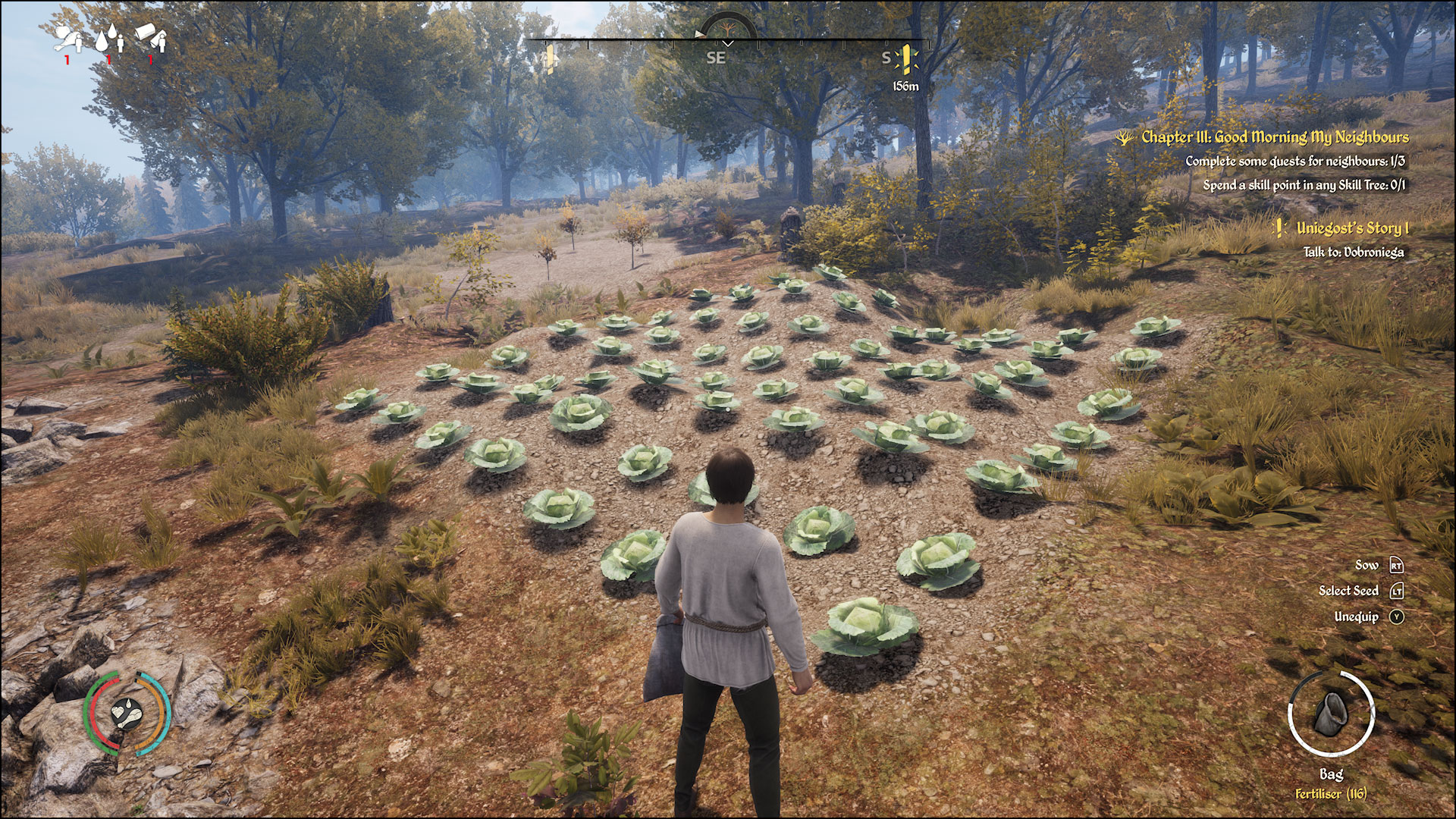Click the bone icon on the status wheel
This screenshot has height=819, width=1456.
131,719
